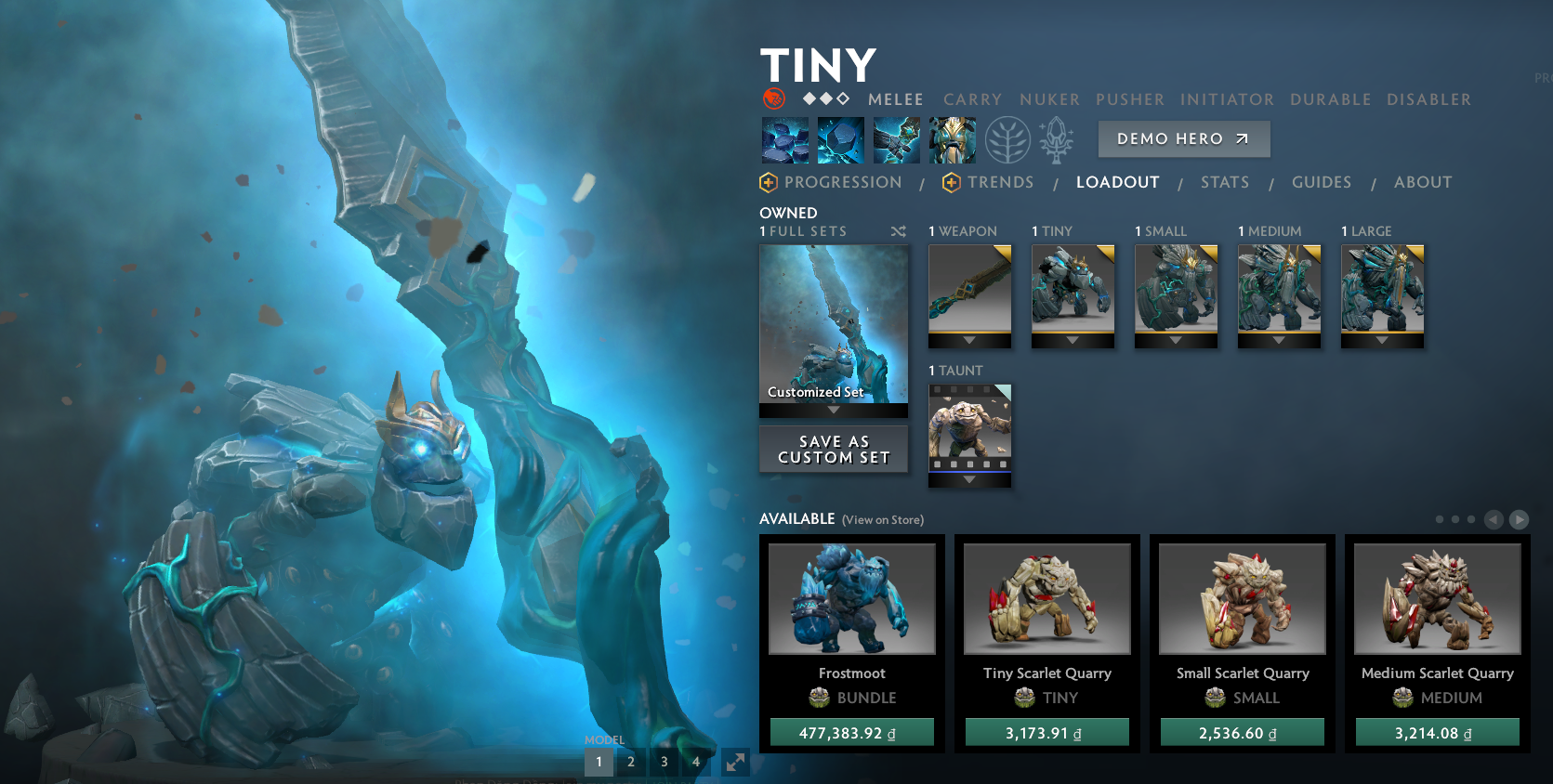Select the Frostmoot bundle thumbnail
The image size is (1553, 784).
(x=851, y=598)
